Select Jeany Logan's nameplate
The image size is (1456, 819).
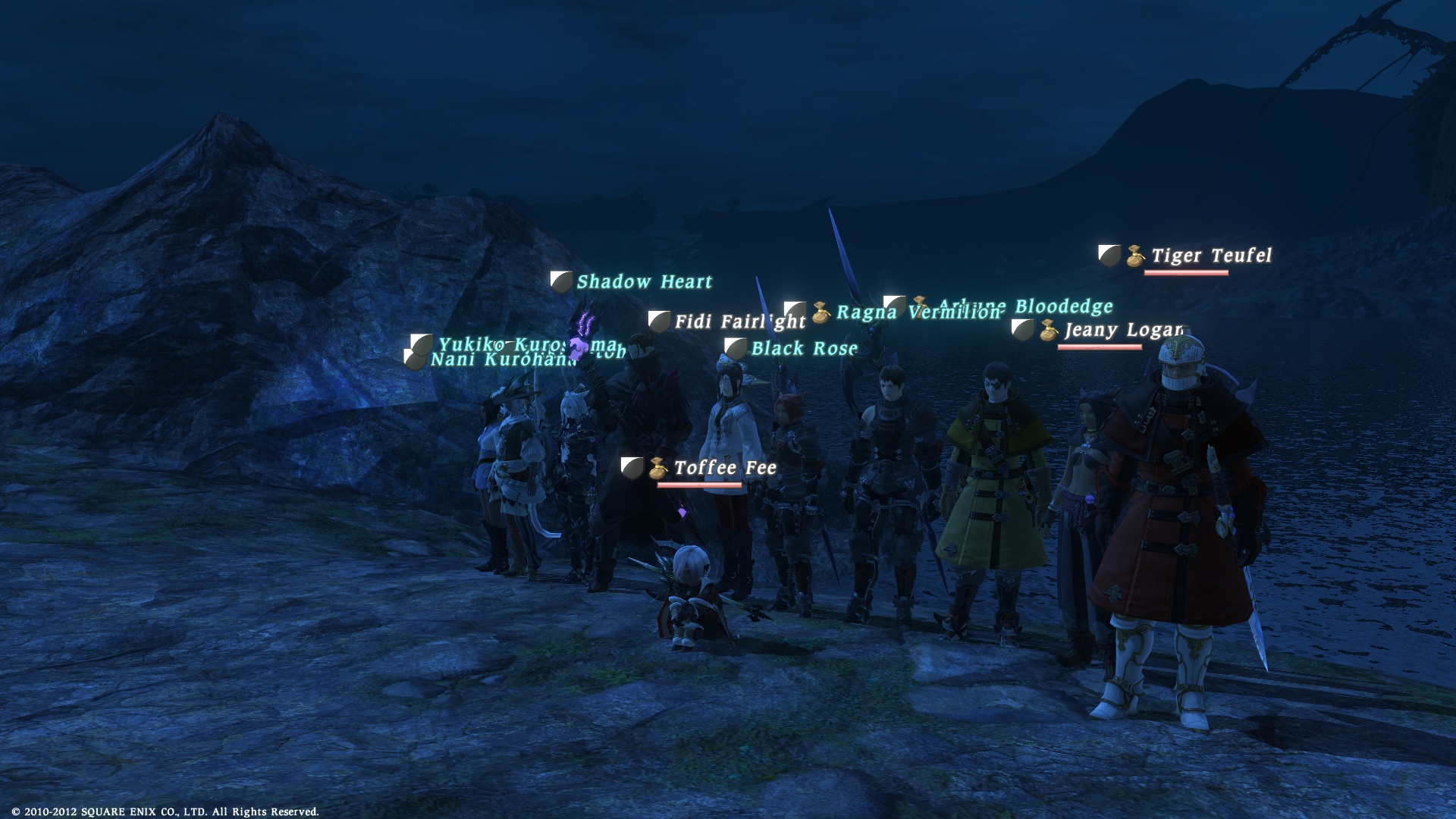click(x=1122, y=331)
